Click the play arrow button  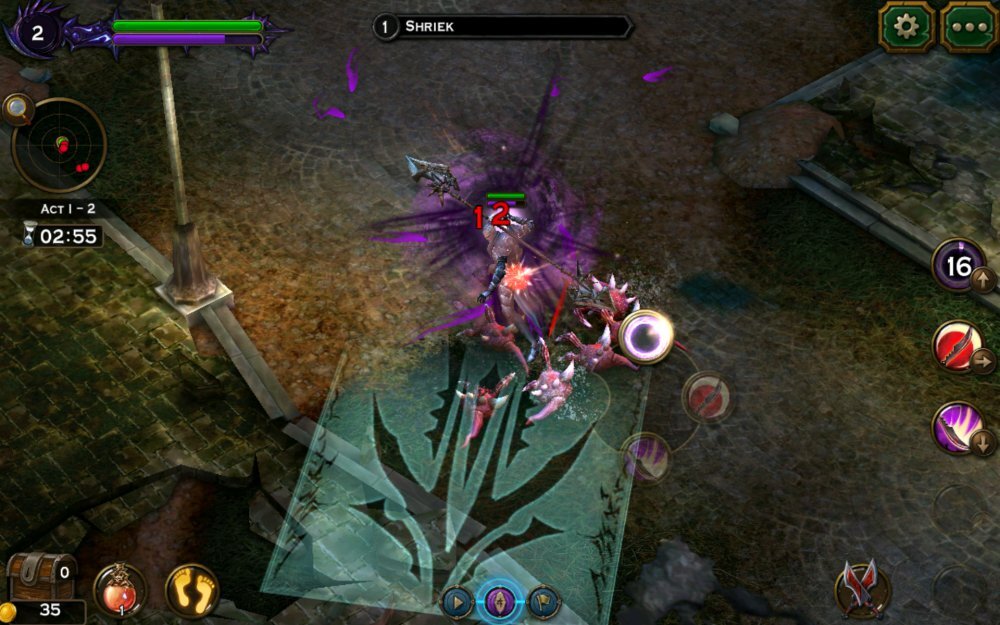[457, 602]
